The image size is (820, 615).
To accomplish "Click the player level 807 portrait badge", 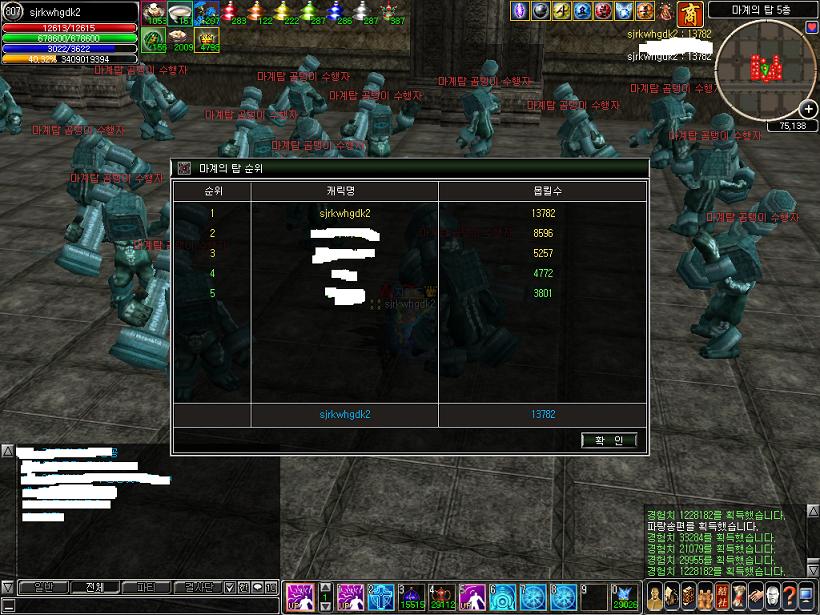I will 13,11.
